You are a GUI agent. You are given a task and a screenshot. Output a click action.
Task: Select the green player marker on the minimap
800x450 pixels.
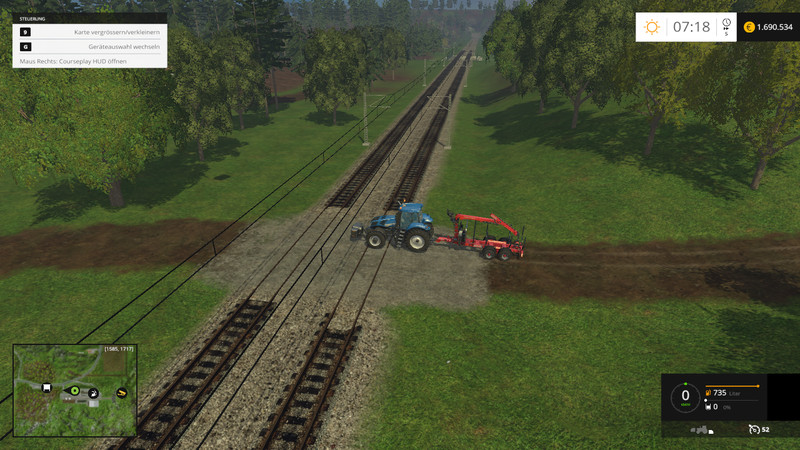click(74, 390)
